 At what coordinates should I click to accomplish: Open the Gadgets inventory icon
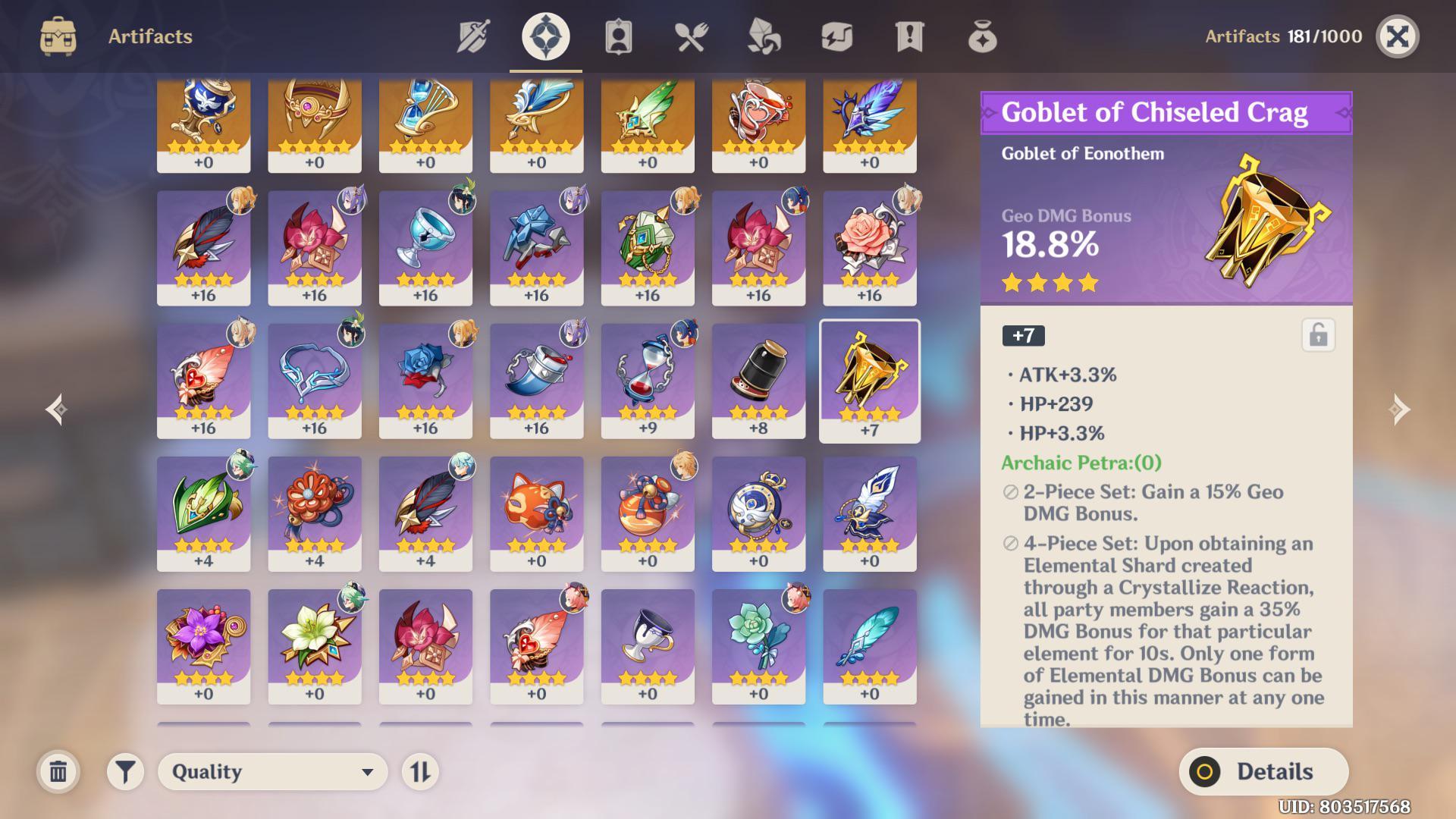pos(836,36)
